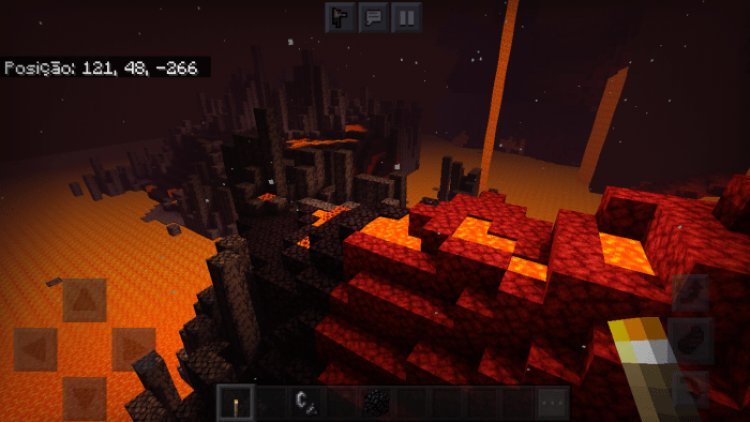Open inventory via the three-dots hotbar button
Screen dimensions: 750x422
pos(551,402)
